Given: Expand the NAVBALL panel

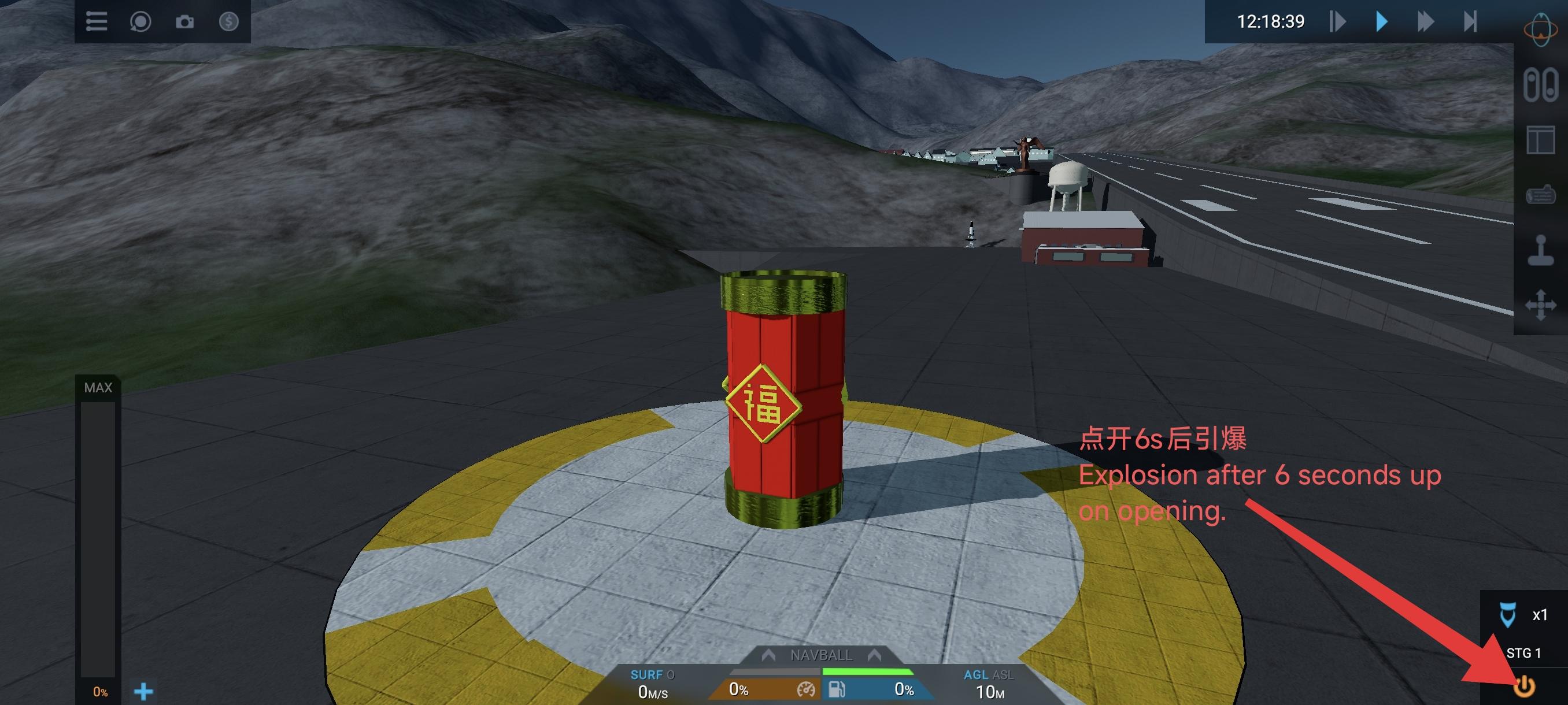Looking at the screenshot, I should point(821,655).
